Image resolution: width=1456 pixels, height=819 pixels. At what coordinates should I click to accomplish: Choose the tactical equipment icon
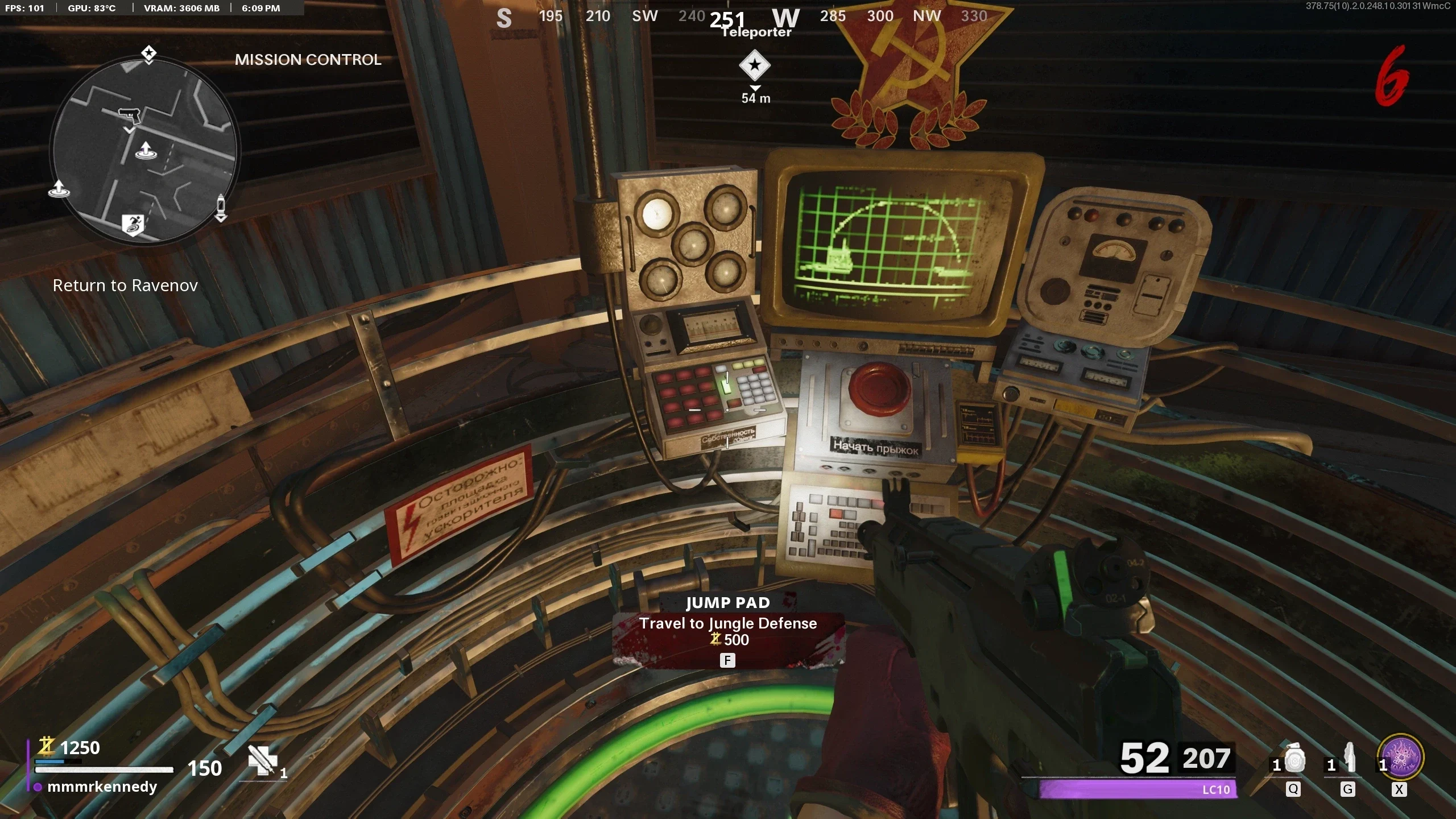point(1349,759)
